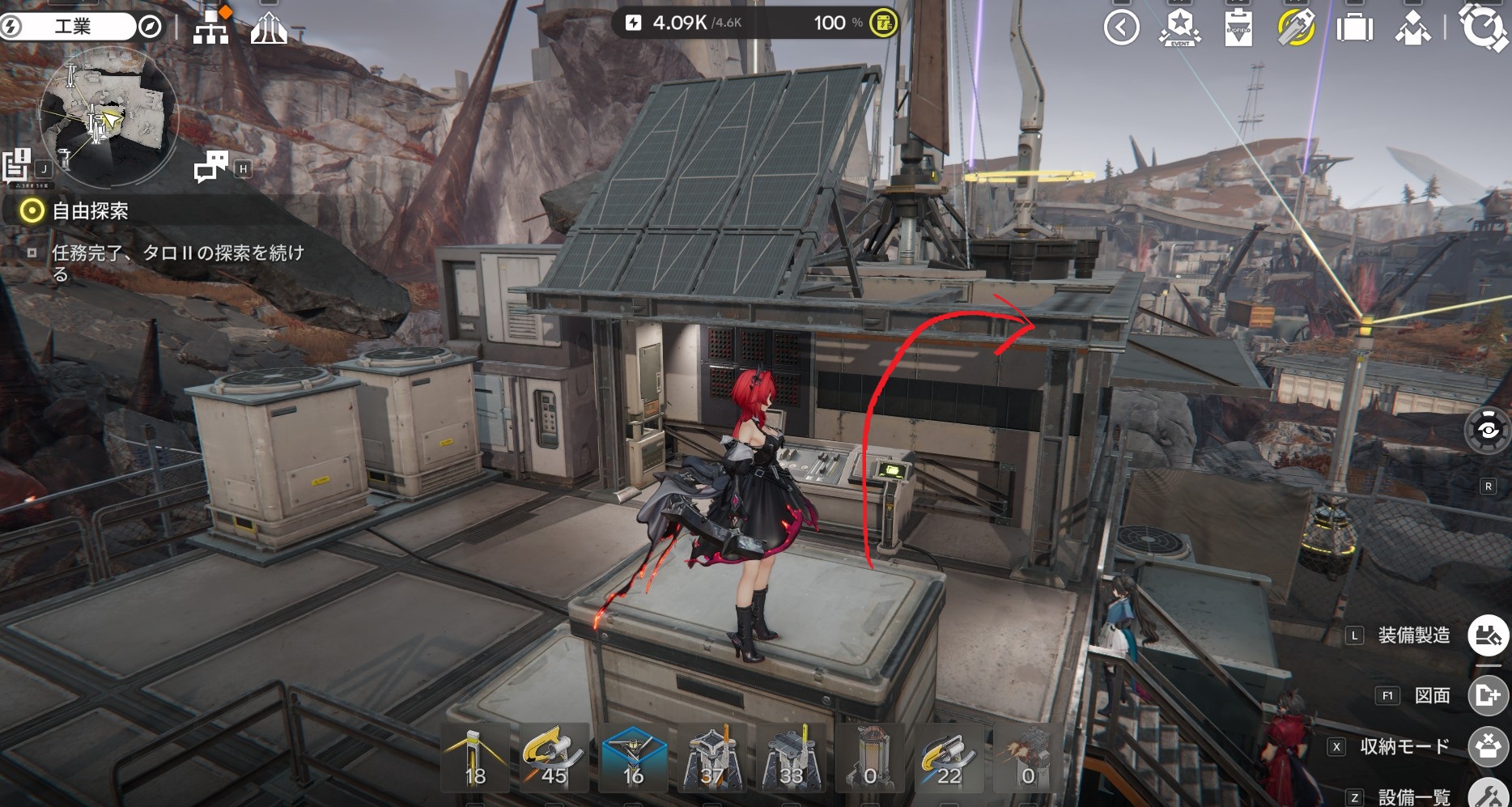
Task: Open the 図面 blueprint menu
Action: click(x=1488, y=695)
